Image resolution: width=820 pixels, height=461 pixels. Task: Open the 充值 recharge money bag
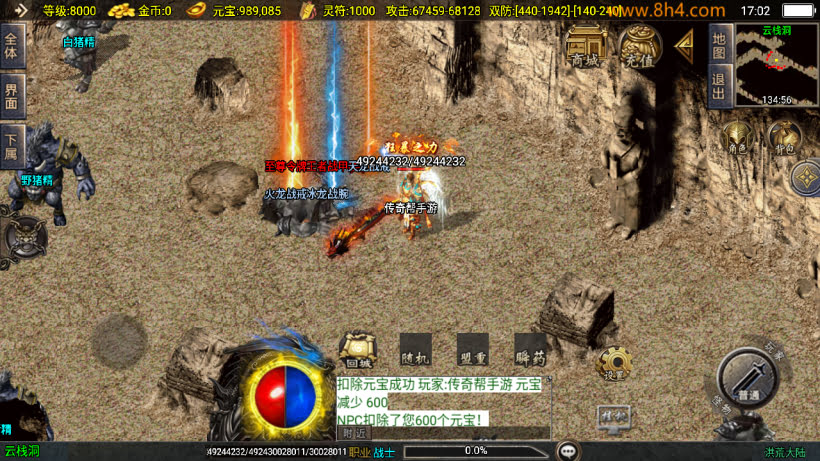639,45
